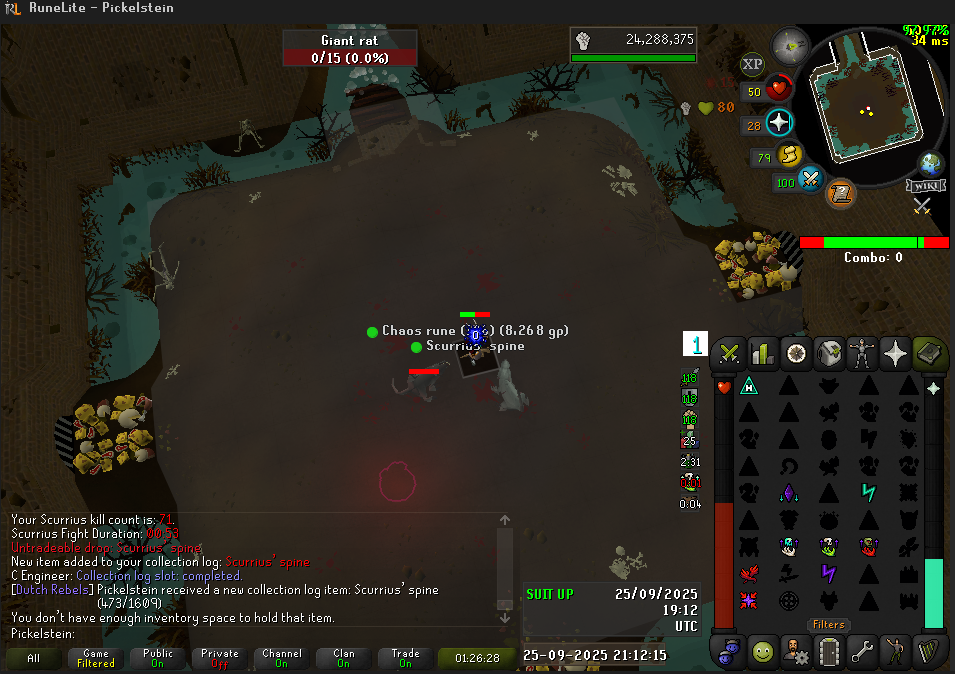
Task: Switch to the Emotes tab
Action: click(895, 652)
